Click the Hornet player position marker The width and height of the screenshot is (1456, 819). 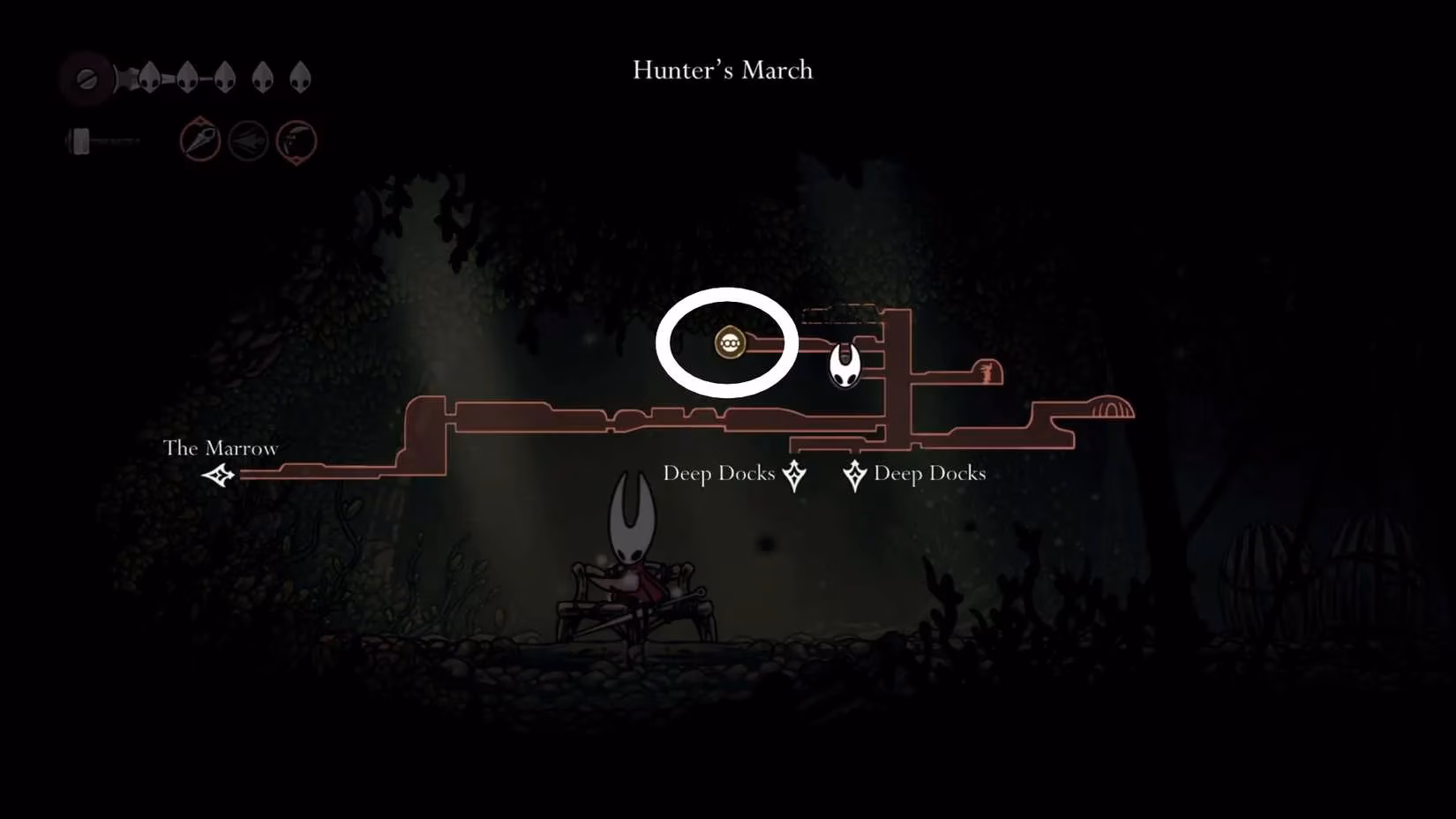844,365
